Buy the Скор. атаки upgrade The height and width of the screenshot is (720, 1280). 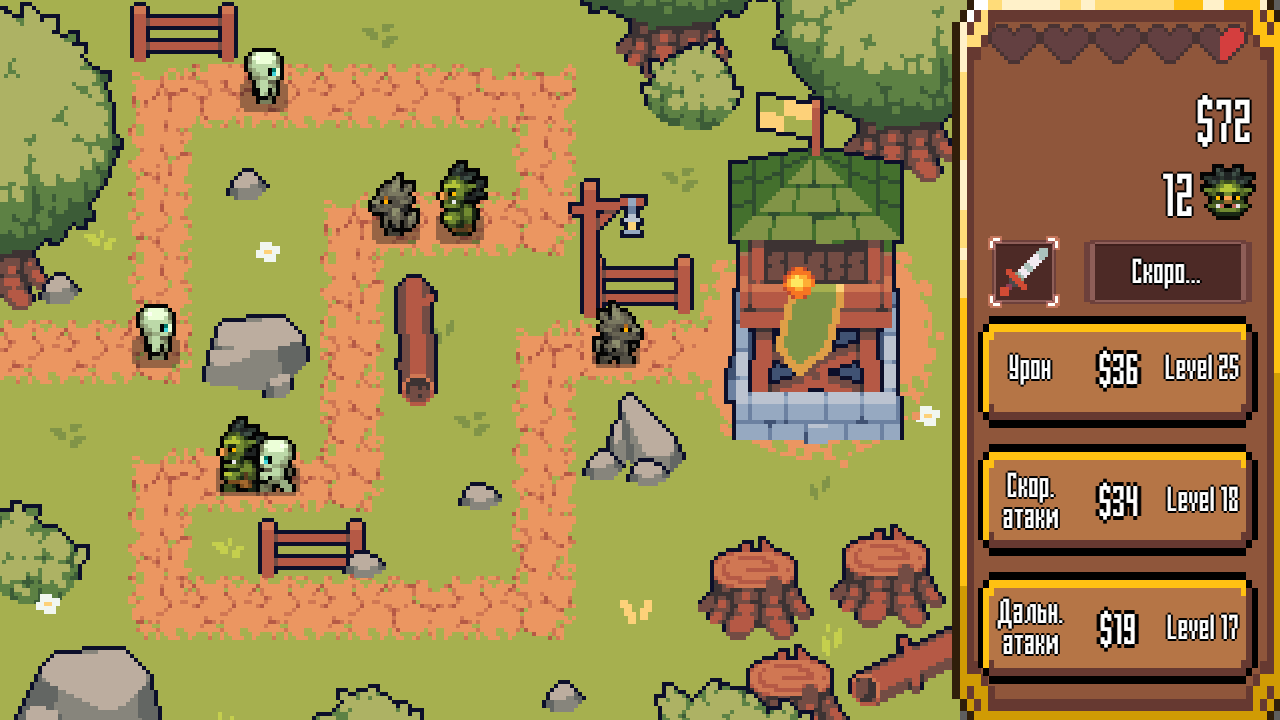tap(1117, 500)
